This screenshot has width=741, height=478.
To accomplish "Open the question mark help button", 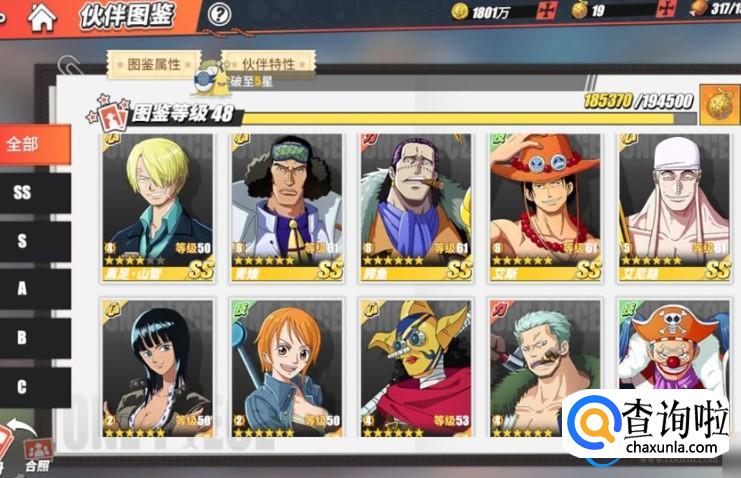I will tap(219, 15).
